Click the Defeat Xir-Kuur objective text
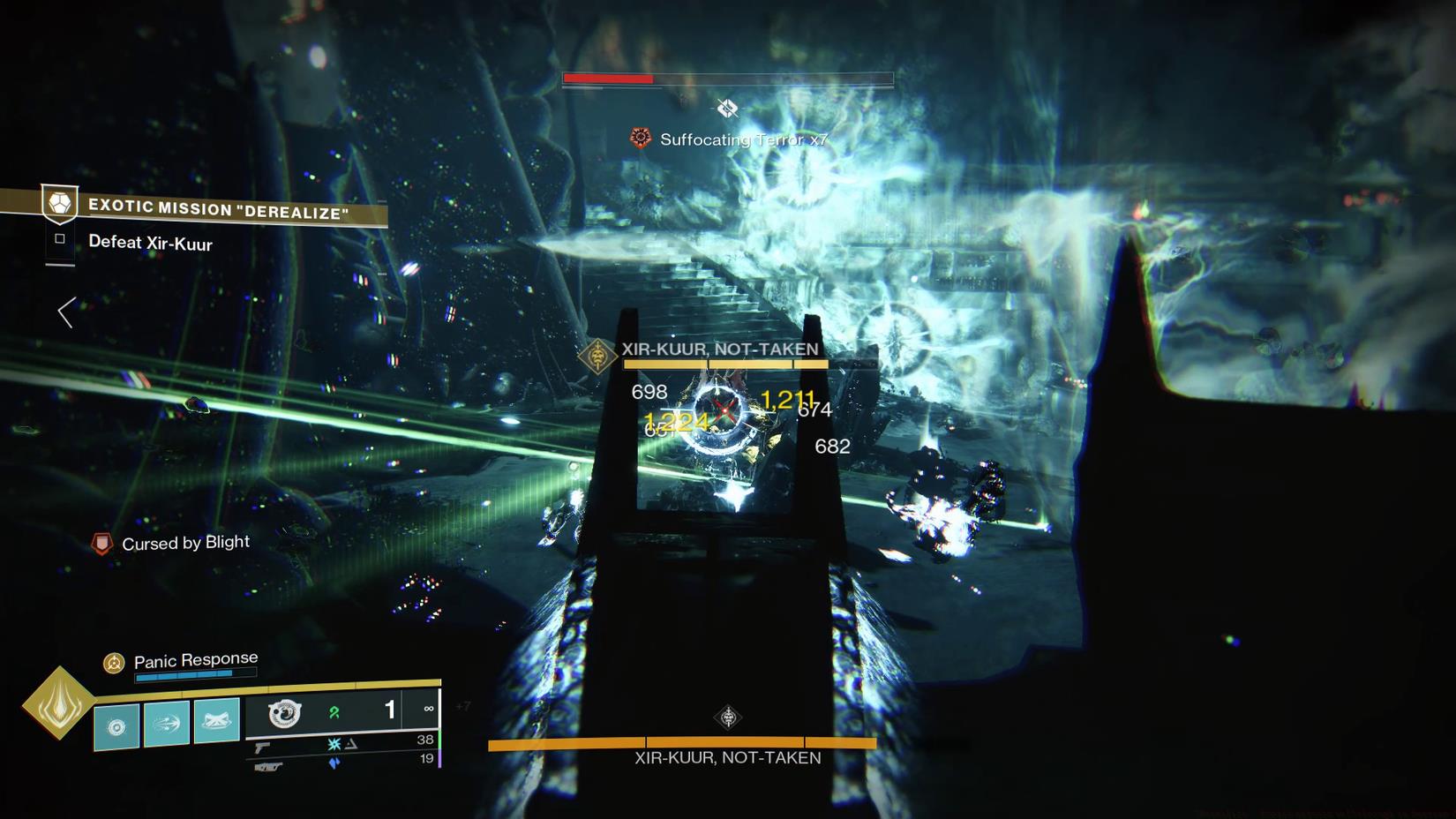Viewport: 1456px width, 819px height. [150, 244]
